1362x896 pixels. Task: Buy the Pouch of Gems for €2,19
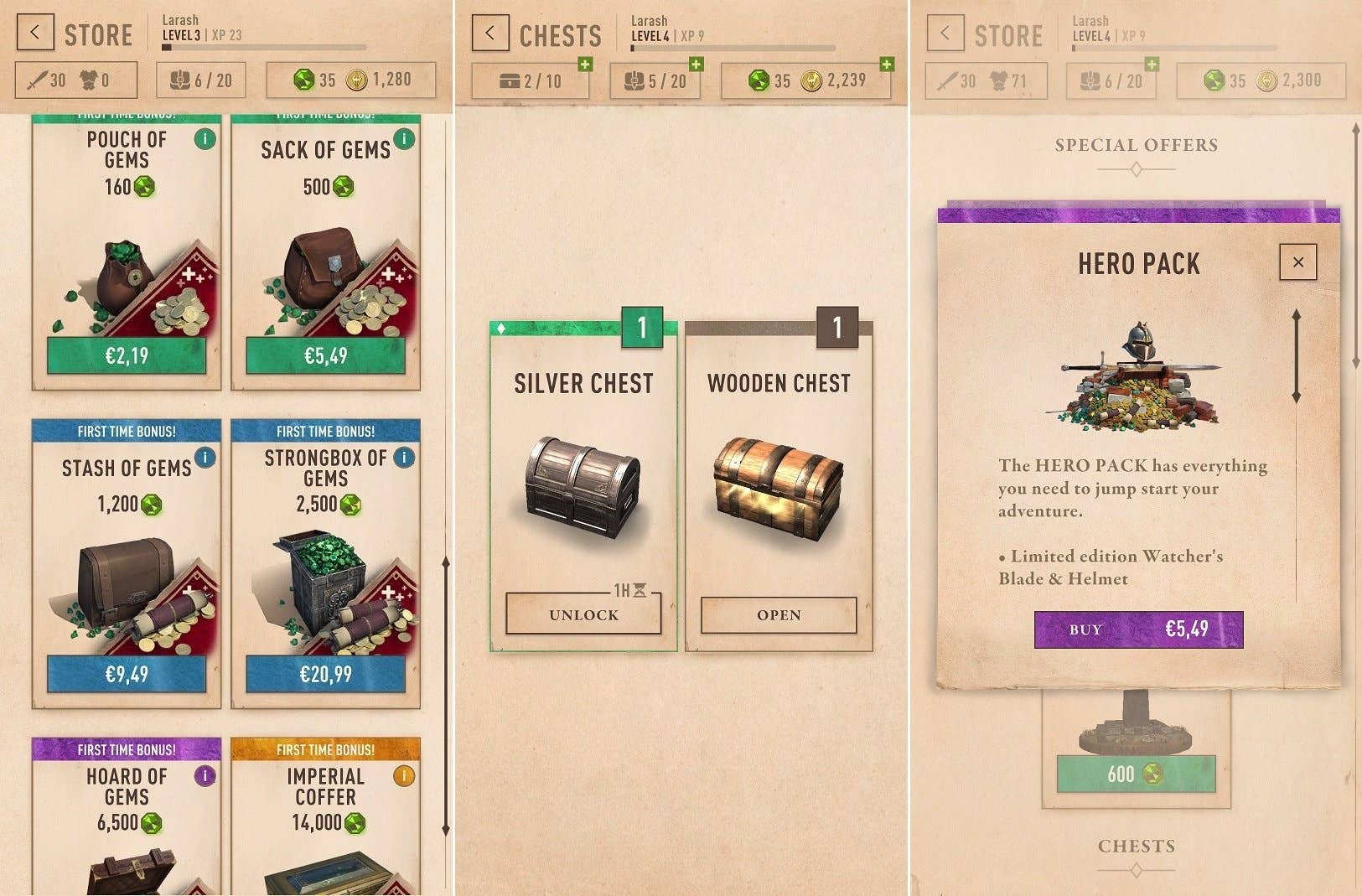127,355
